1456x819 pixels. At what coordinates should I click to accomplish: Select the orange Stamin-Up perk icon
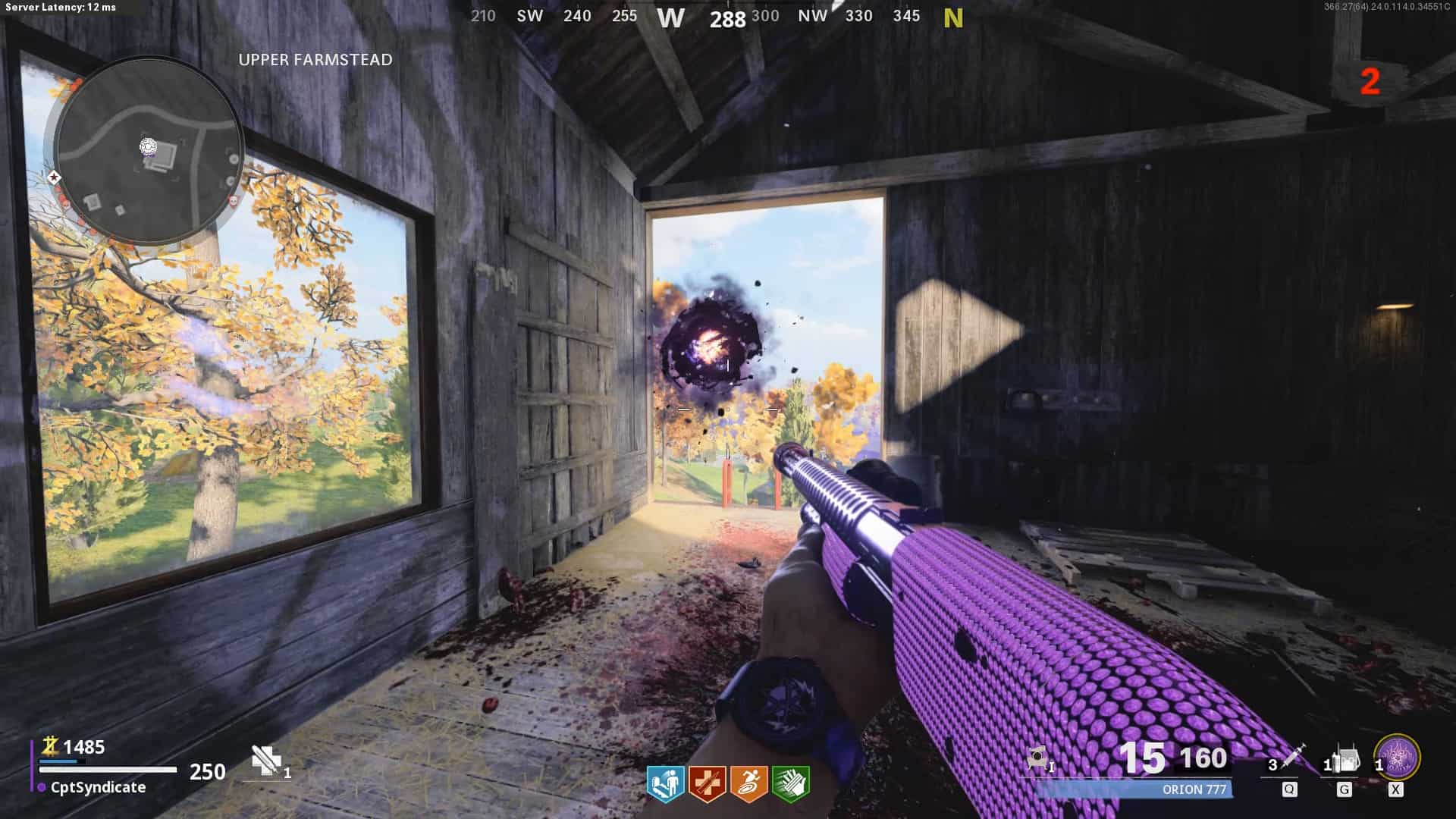[748, 783]
